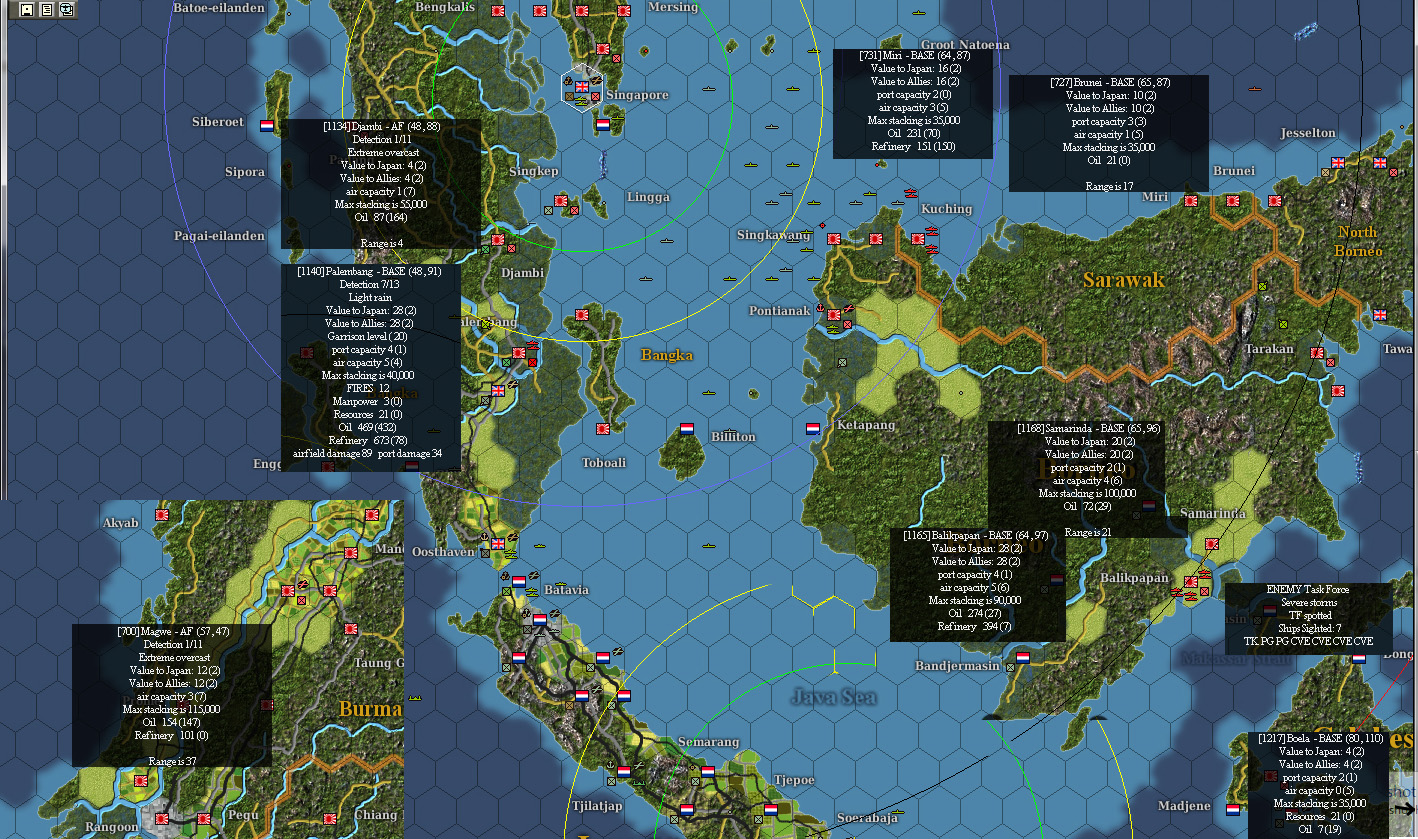
Task: Click the British flag marker near Jesselton
Action: [x=1338, y=163]
